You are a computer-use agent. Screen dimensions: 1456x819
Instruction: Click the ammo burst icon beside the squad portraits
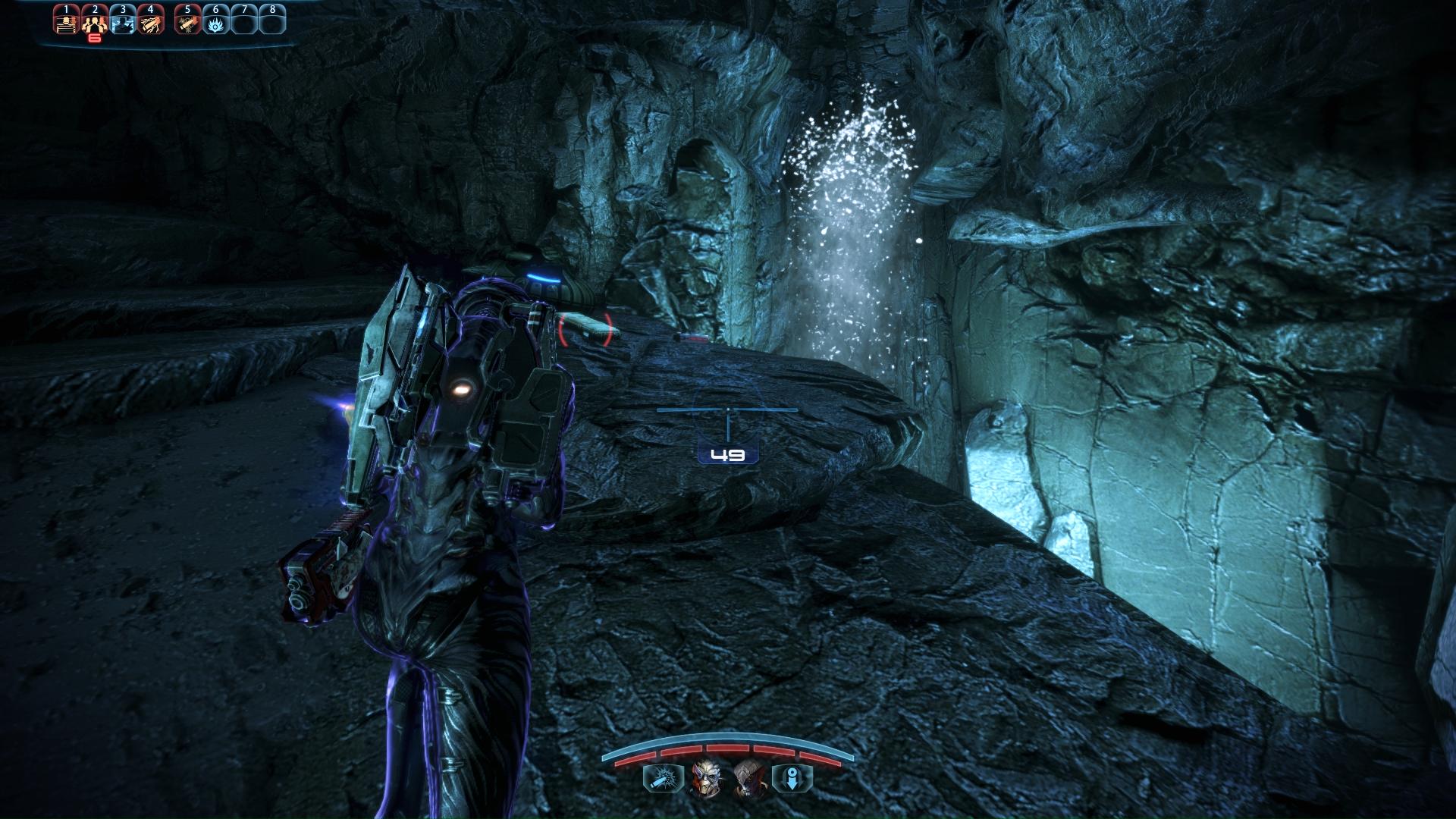[x=663, y=779]
